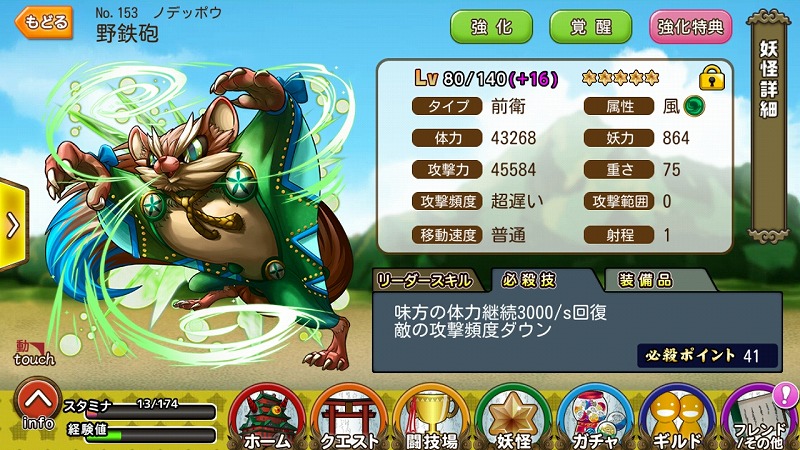Show the 強化特典 bonus details
Screen dimensions: 800x450
pyautogui.click(x=692, y=26)
